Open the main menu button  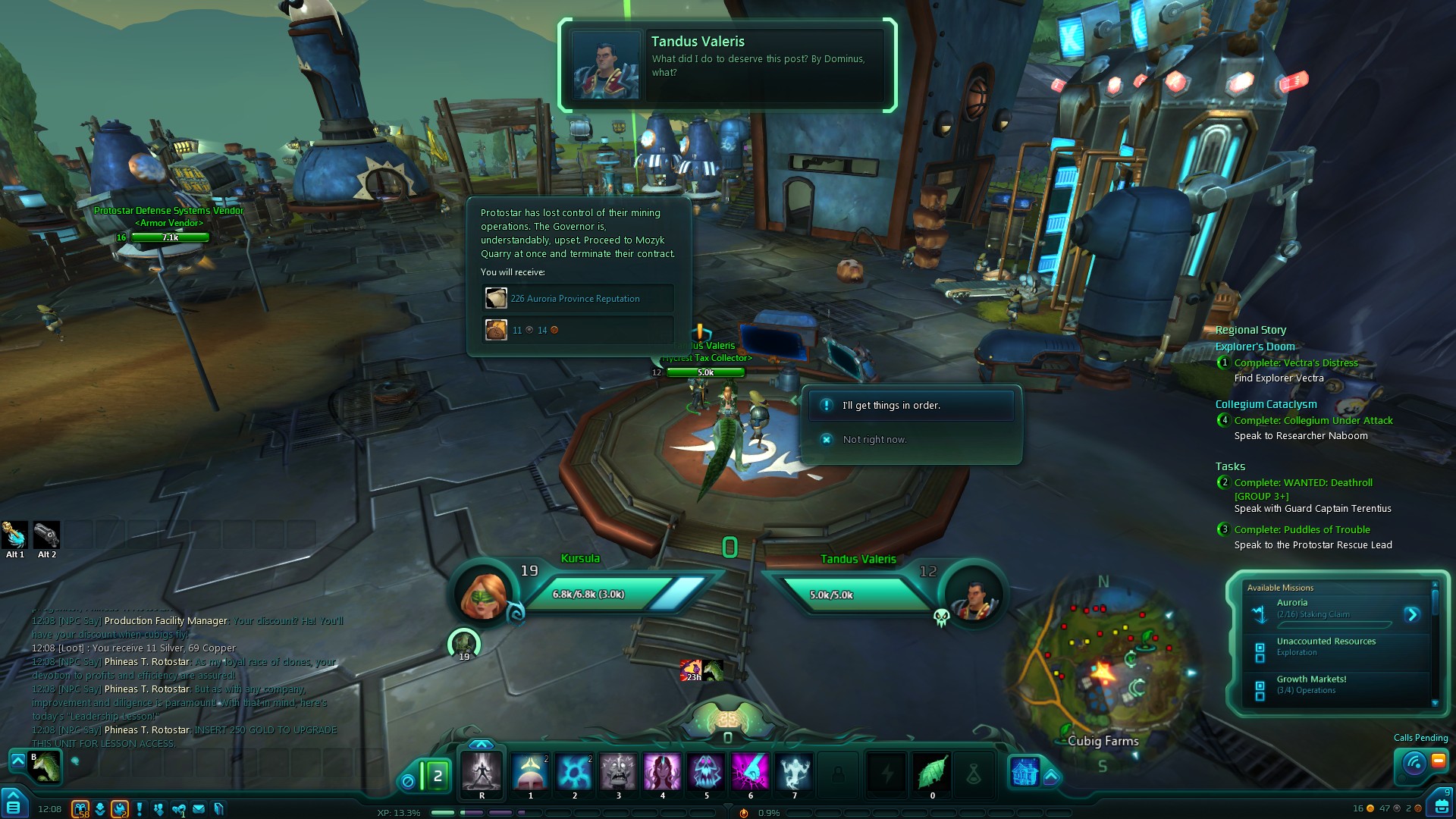coord(14,805)
